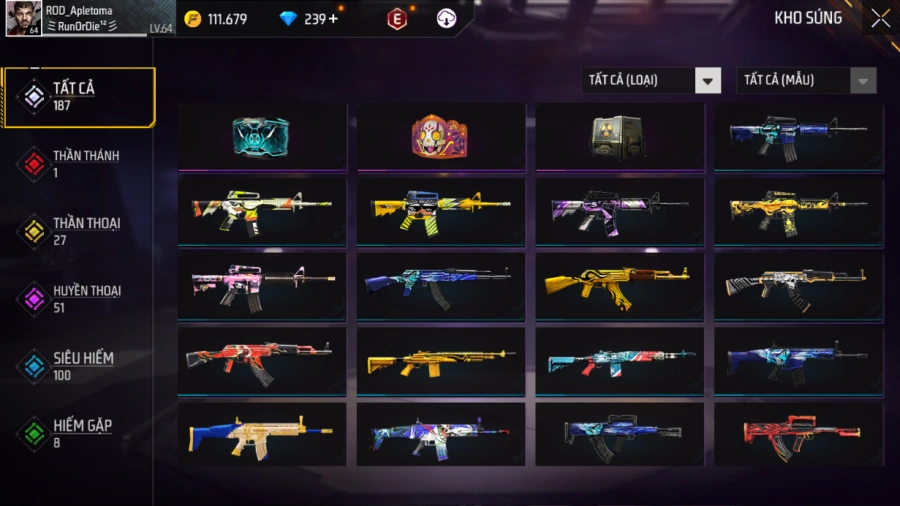The height and width of the screenshot is (506, 900).
Task: Click the red hexagon E icon
Action: pyautogui.click(x=397, y=19)
